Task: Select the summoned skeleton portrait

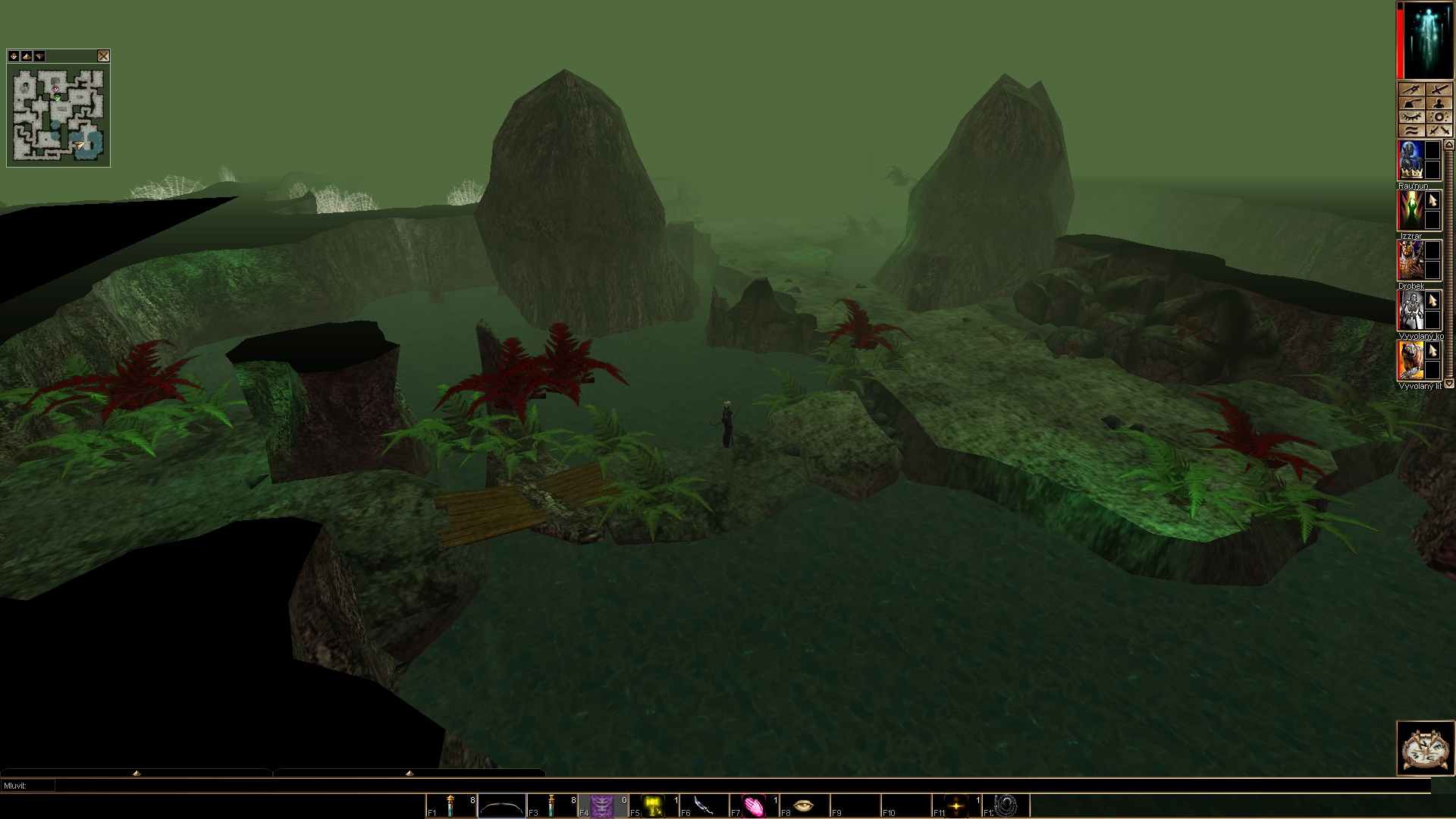Action: coord(1410,310)
